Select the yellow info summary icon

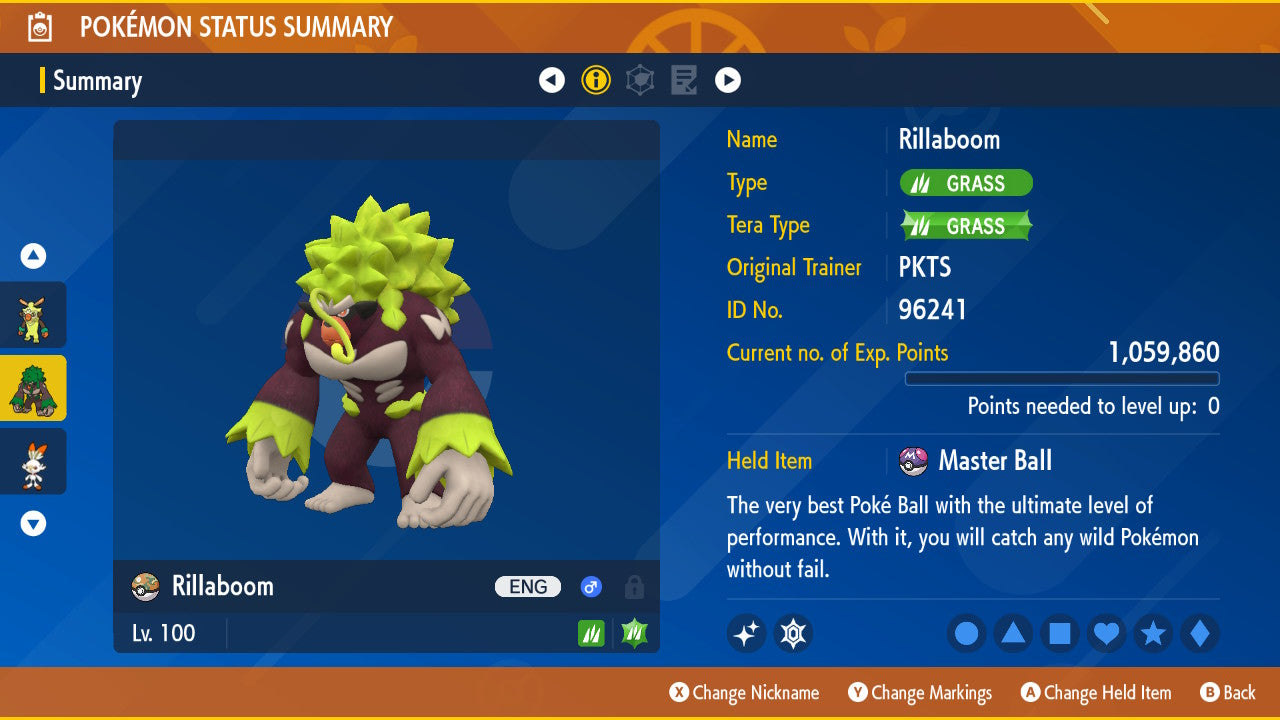(x=596, y=79)
